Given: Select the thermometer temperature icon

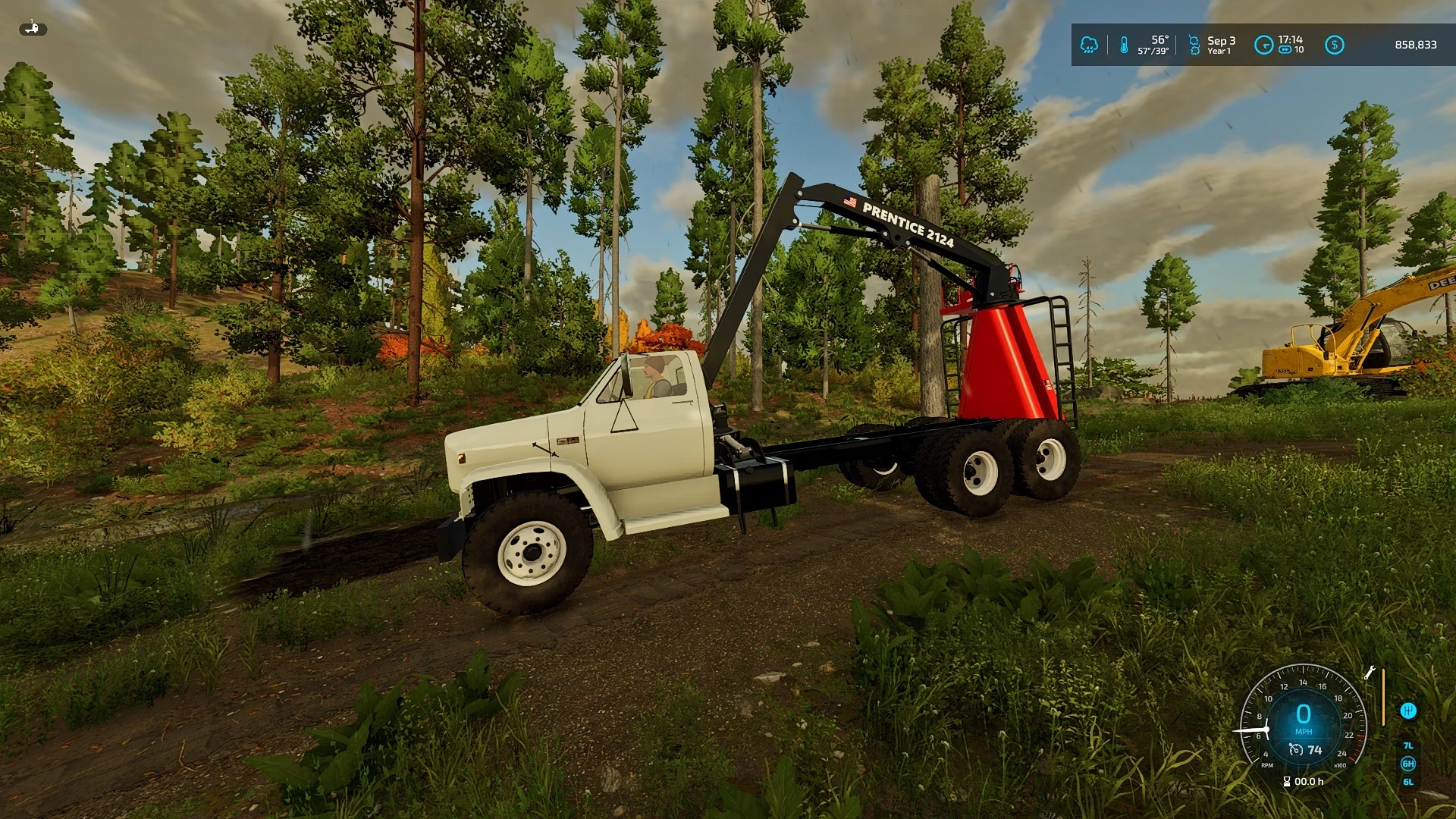Looking at the screenshot, I should pyautogui.click(x=1124, y=45).
